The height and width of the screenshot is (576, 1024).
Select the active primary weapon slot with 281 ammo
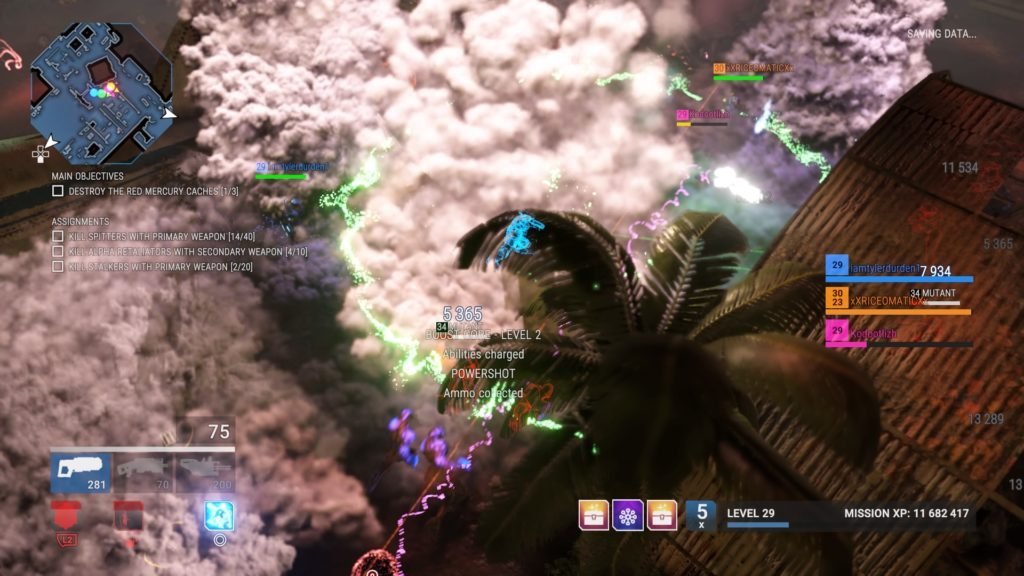tap(81, 472)
